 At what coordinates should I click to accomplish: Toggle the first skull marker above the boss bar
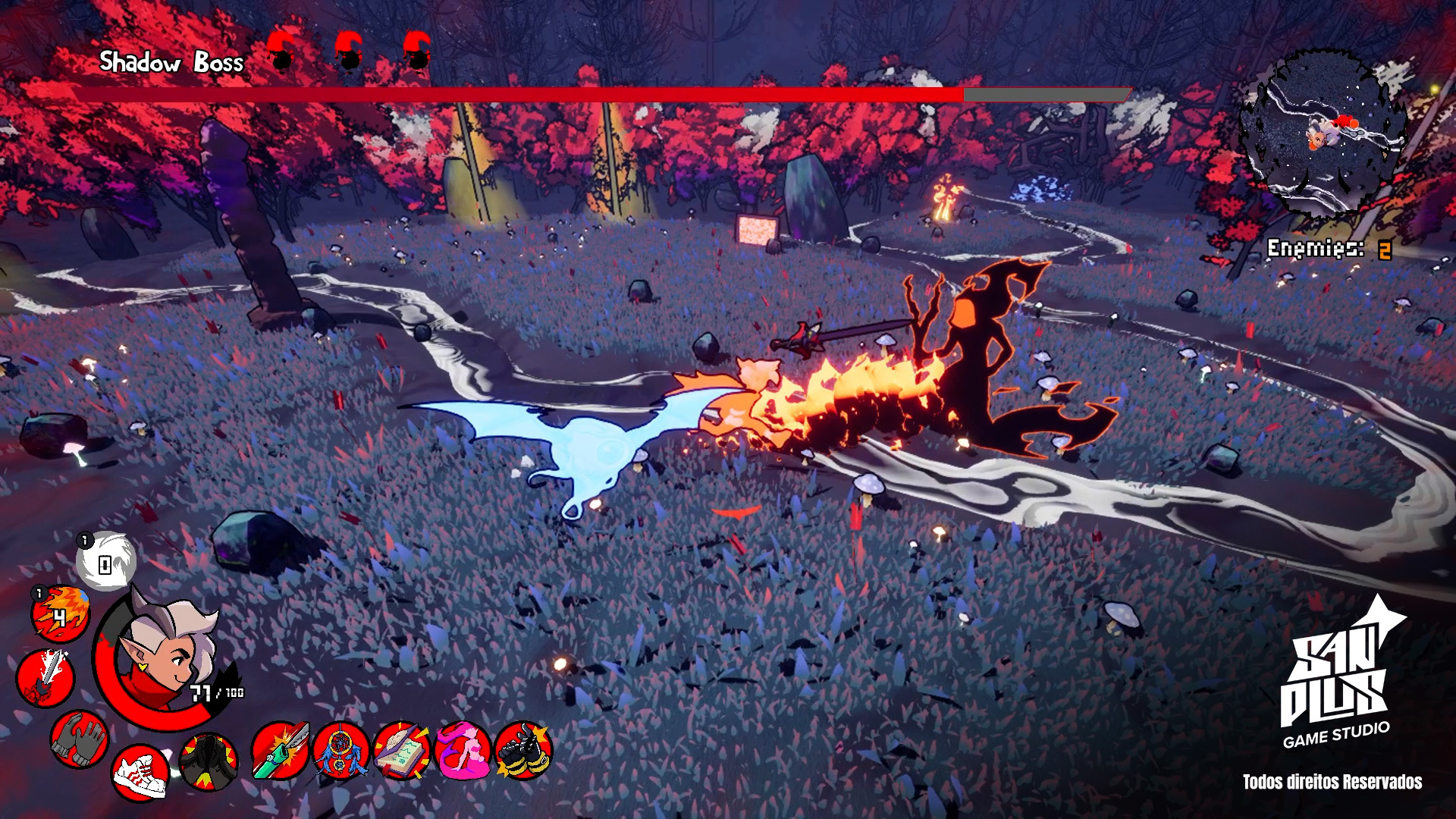click(x=281, y=53)
